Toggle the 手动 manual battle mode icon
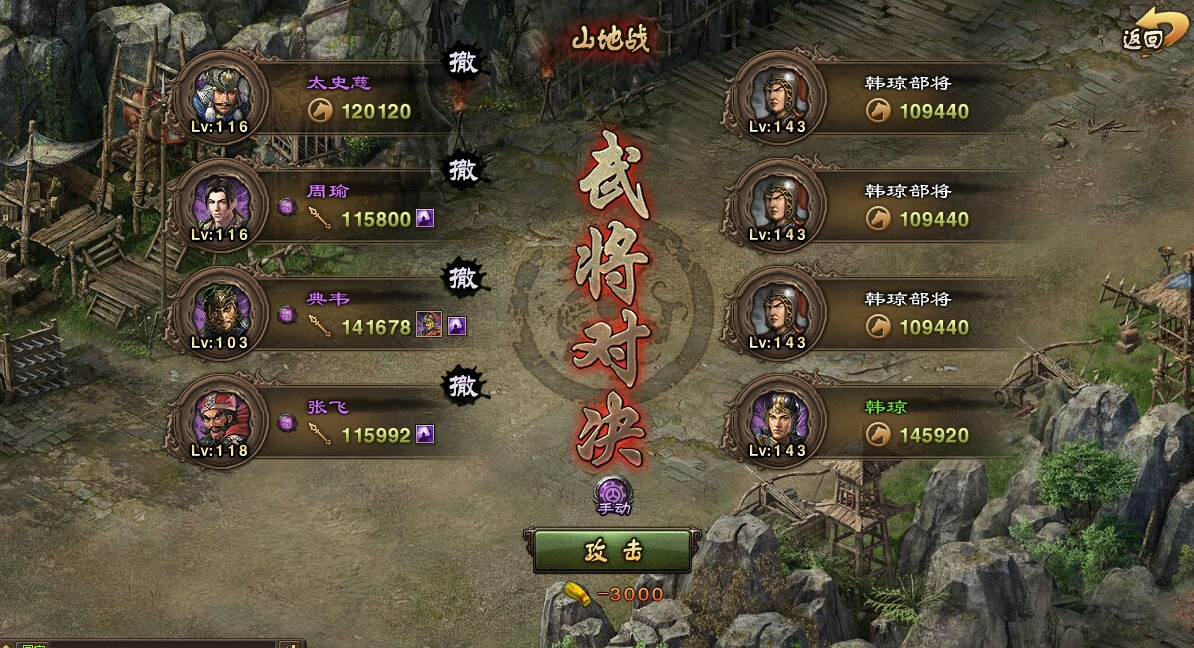 (612, 494)
